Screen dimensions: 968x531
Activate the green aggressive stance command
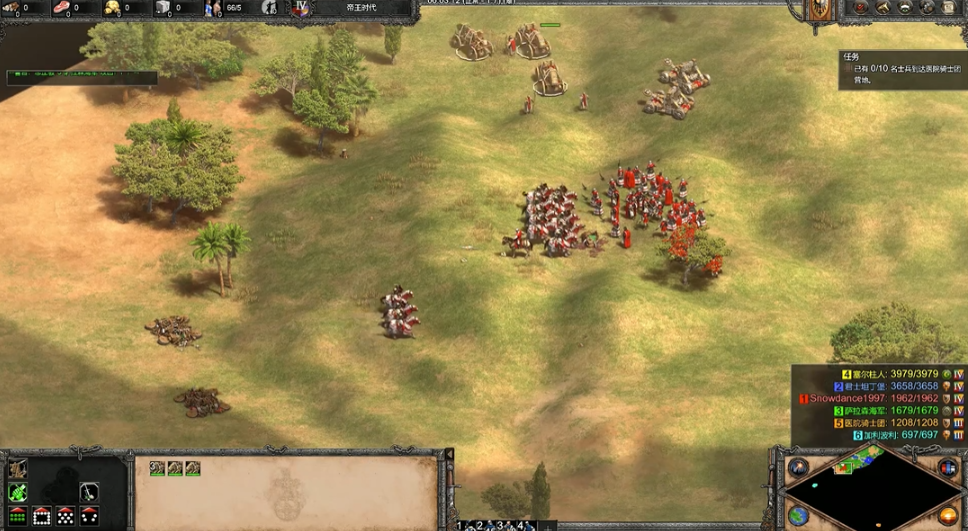point(18,492)
